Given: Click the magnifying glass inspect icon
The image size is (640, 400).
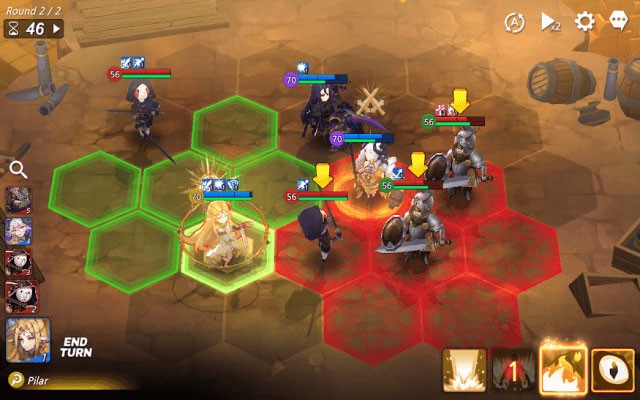Looking at the screenshot, I should 17,170.
